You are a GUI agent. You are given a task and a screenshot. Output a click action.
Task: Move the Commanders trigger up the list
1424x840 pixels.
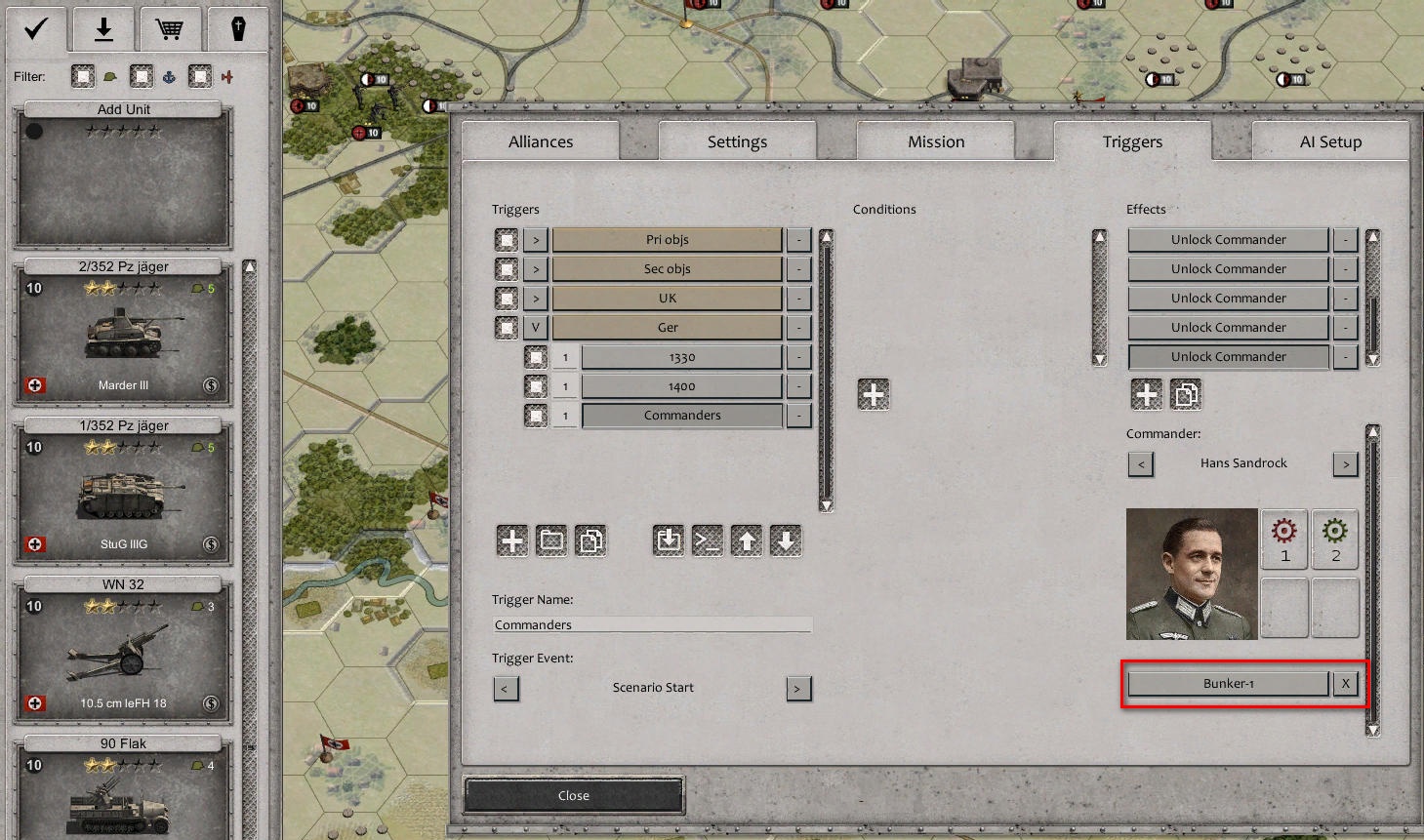click(747, 540)
